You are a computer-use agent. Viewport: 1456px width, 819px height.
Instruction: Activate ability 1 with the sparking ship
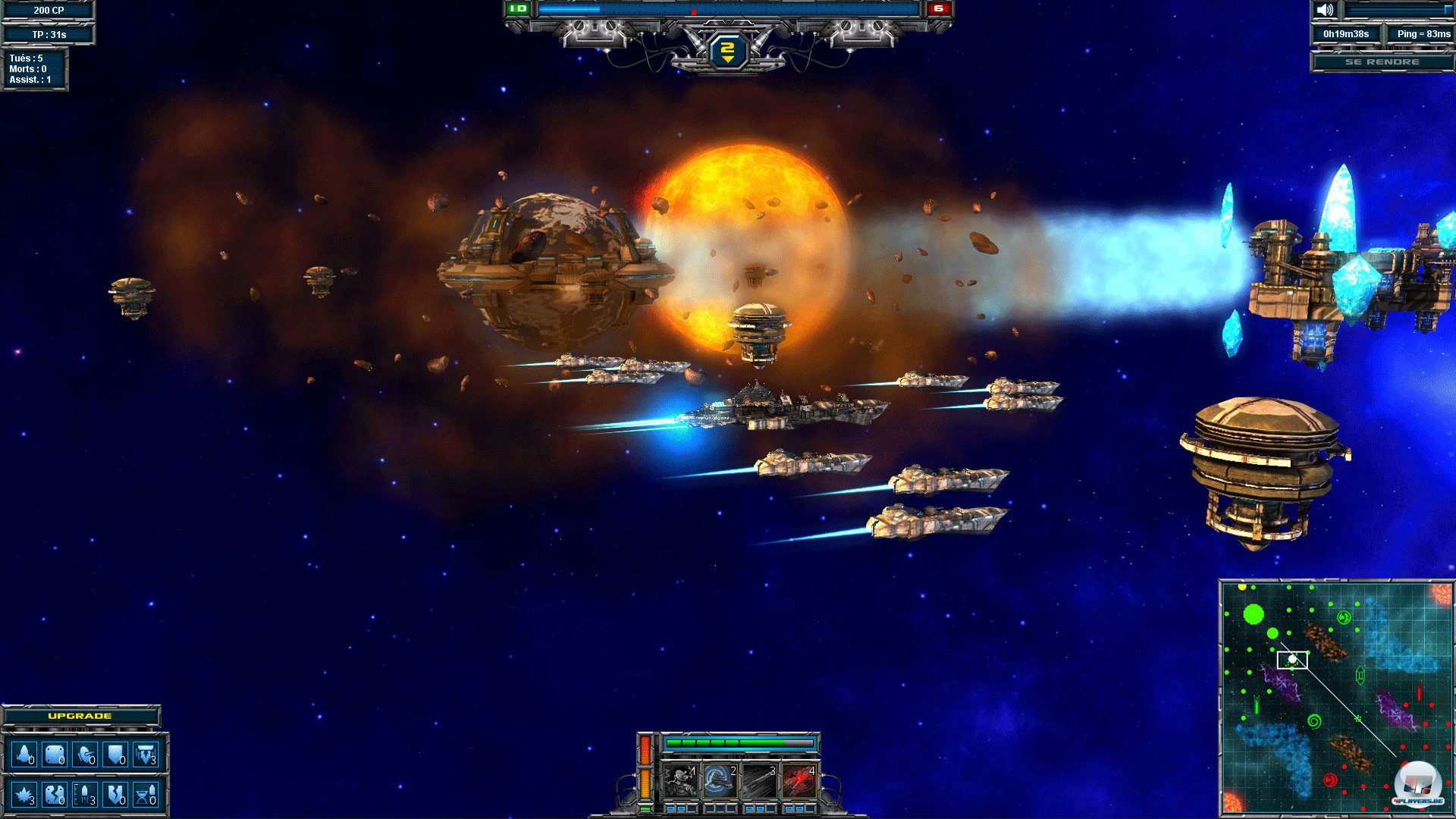(680, 781)
